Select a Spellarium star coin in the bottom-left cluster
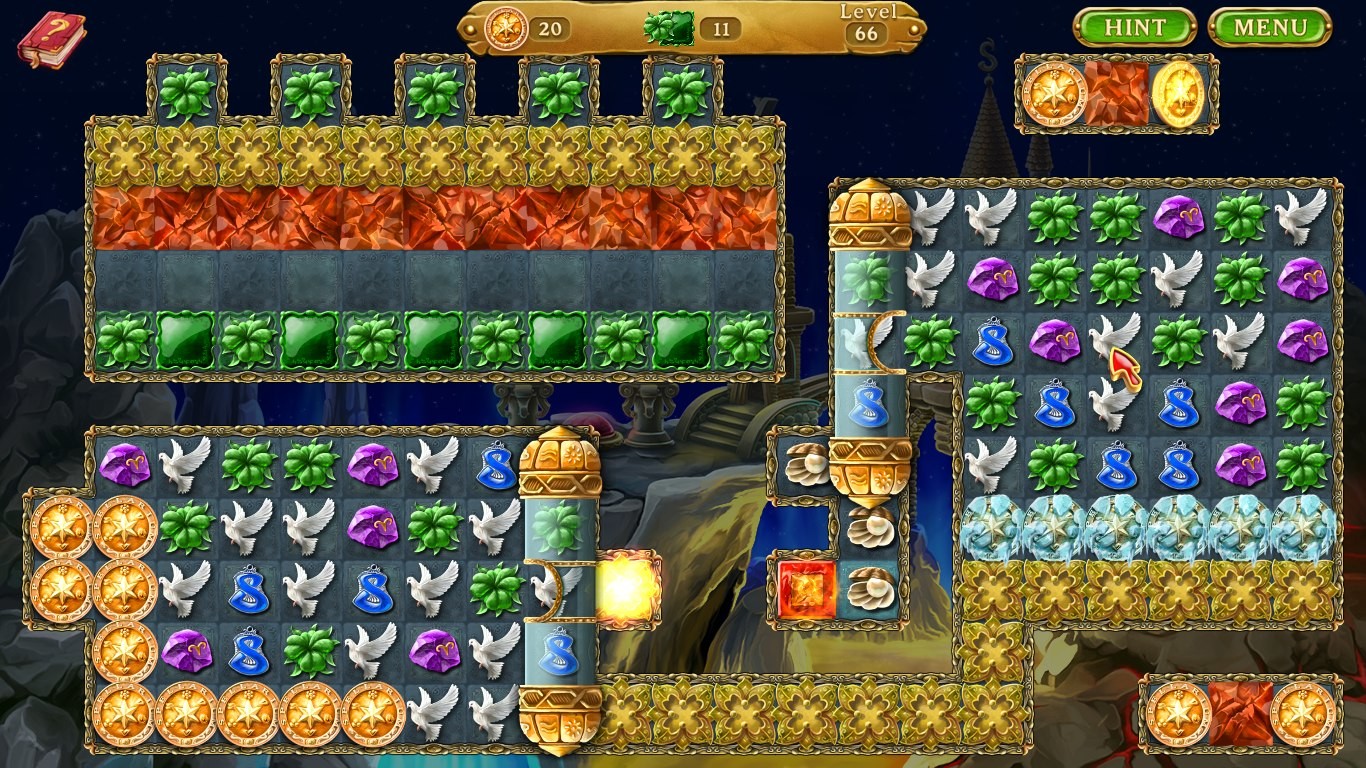 pyautogui.click(x=61, y=530)
